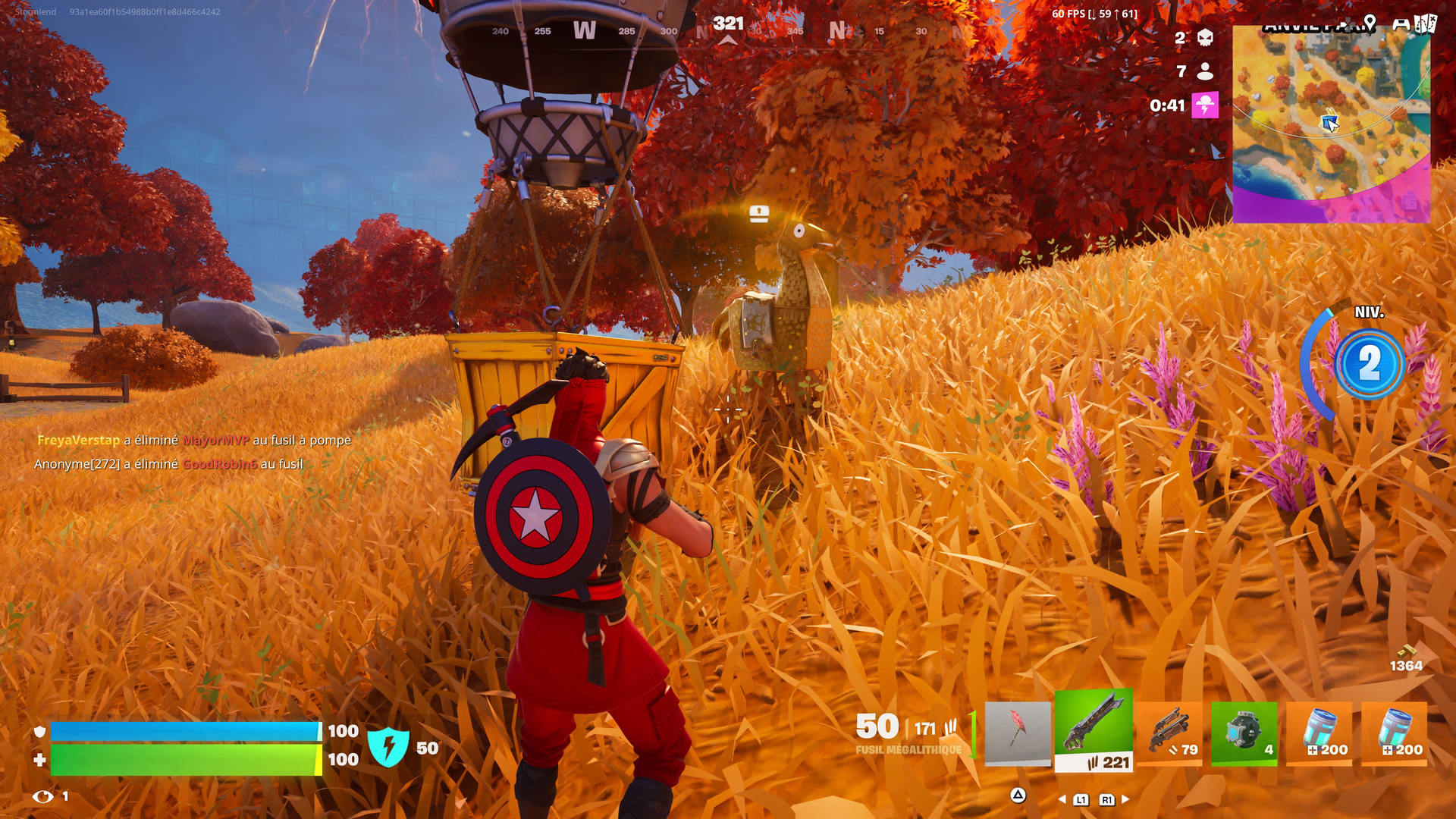This screenshot has height=819, width=1456.
Task: Click the lightning shield icon beside the bars
Action: coord(388,747)
